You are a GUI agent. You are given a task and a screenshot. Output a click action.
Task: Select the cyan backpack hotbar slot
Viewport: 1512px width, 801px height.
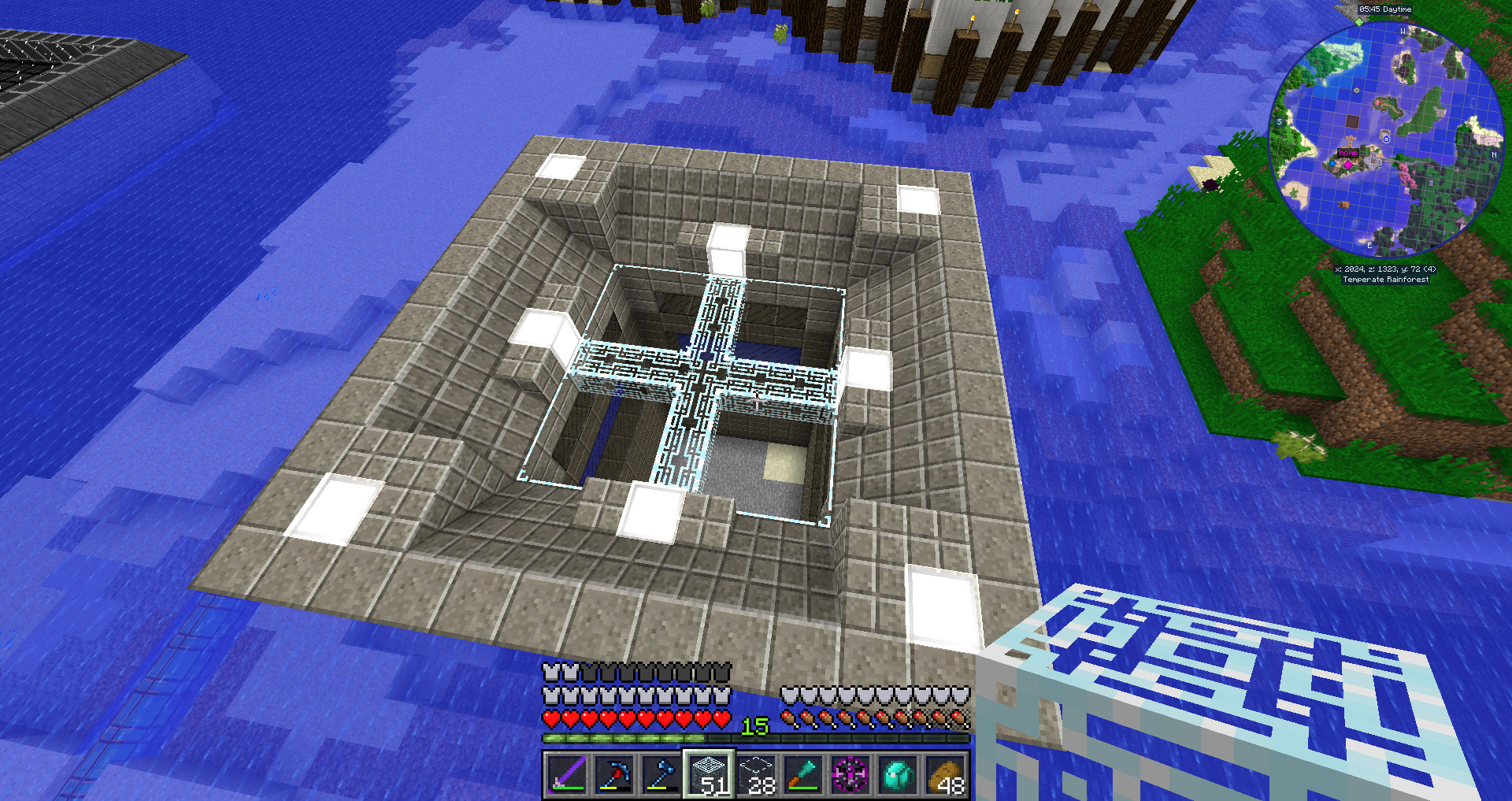pos(898,774)
